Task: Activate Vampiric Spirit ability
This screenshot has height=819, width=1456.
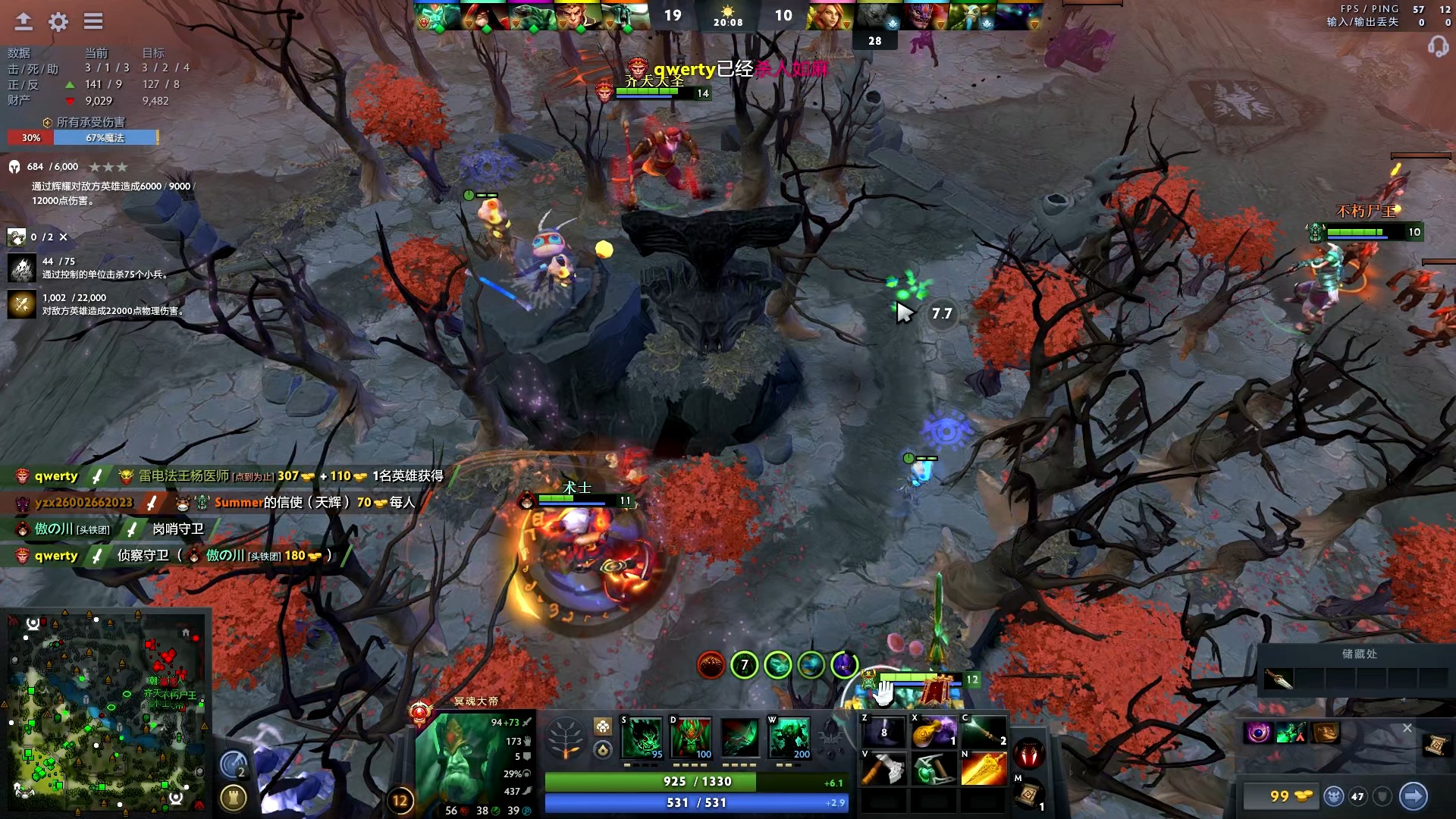Action: click(x=691, y=737)
